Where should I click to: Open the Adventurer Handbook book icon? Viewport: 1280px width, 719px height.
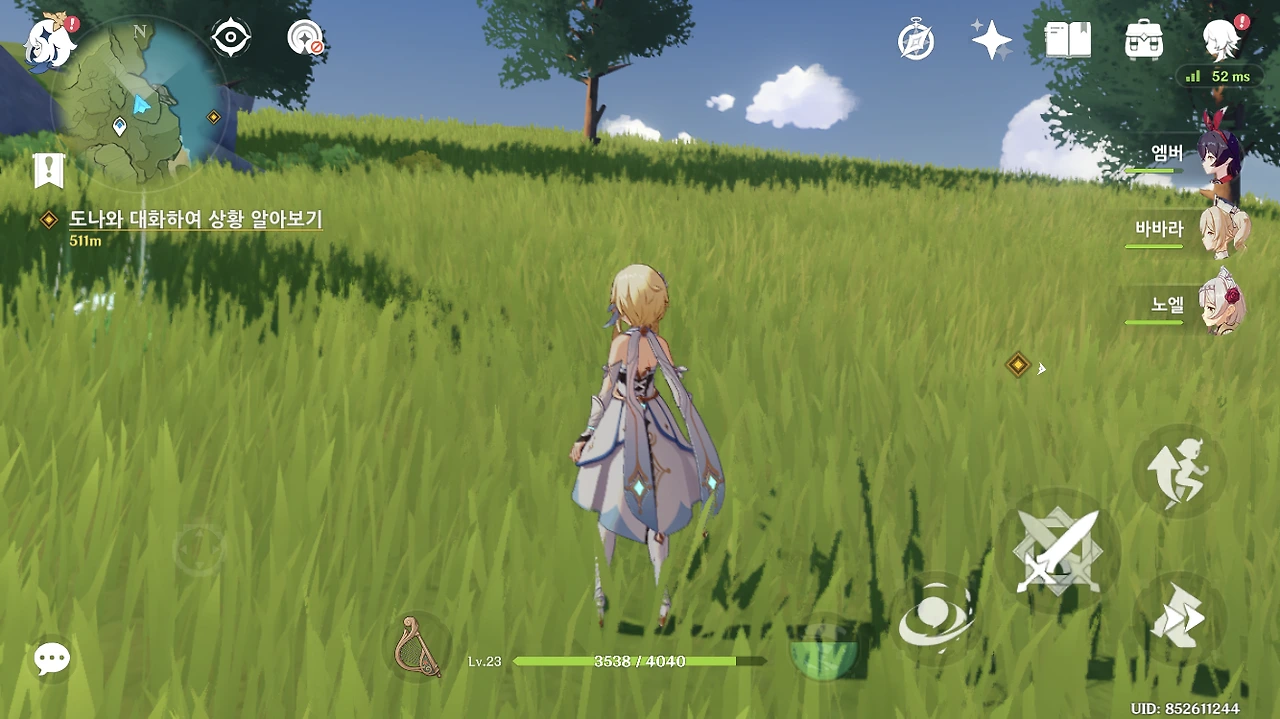coord(1067,40)
